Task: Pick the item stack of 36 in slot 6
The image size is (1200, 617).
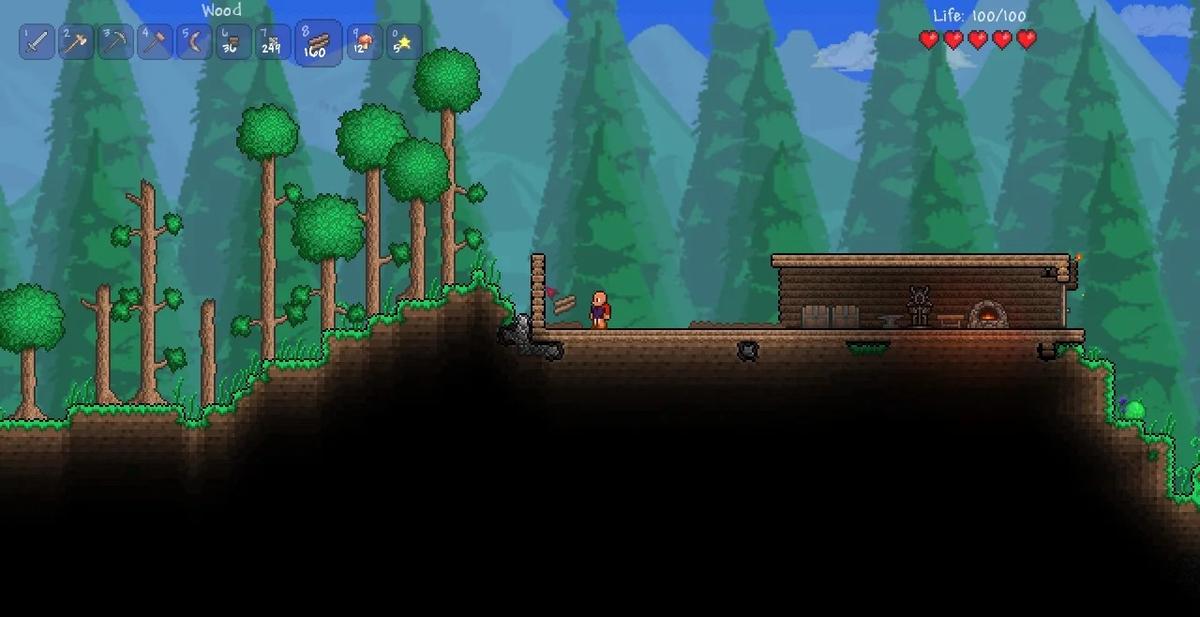Action: tap(233, 43)
